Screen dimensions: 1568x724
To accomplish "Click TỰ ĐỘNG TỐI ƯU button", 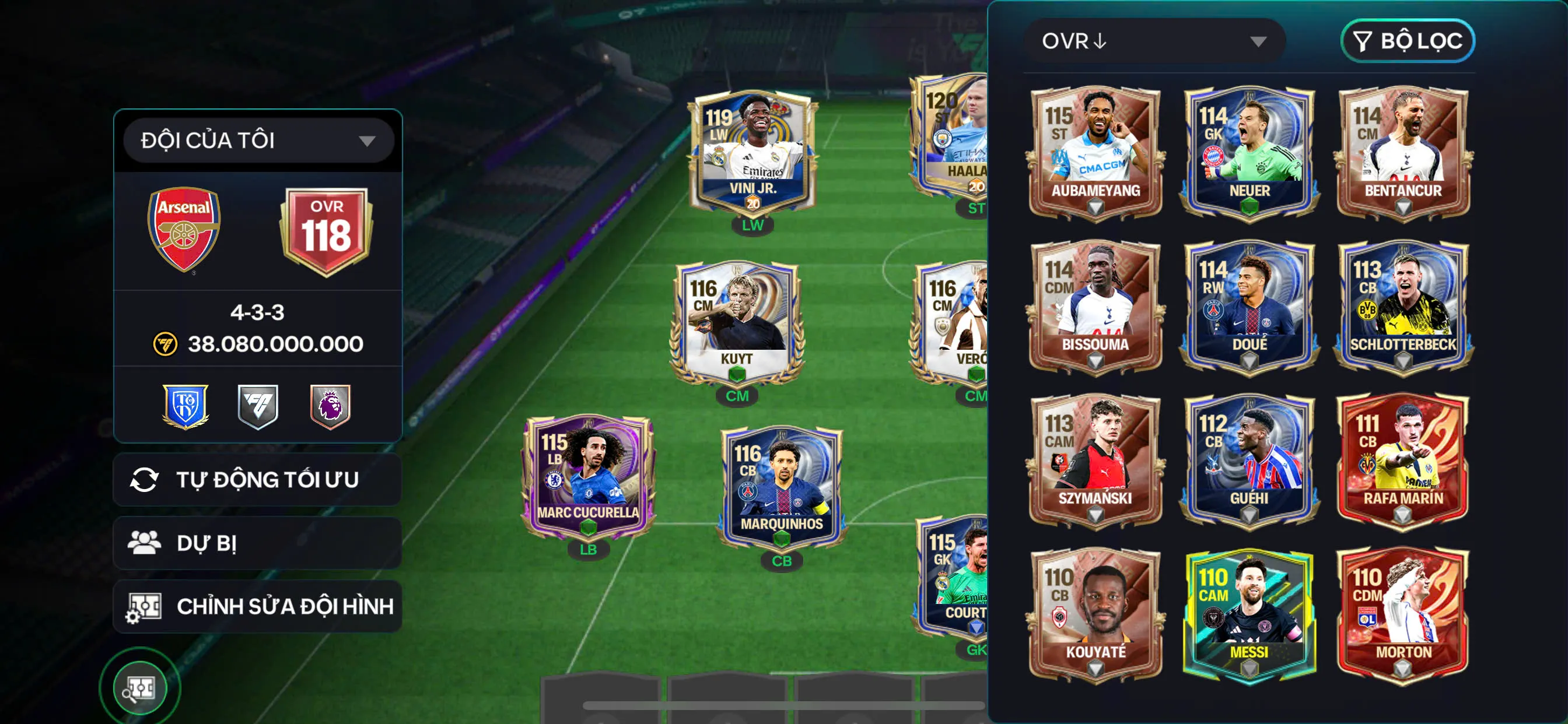I will point(257,479).
